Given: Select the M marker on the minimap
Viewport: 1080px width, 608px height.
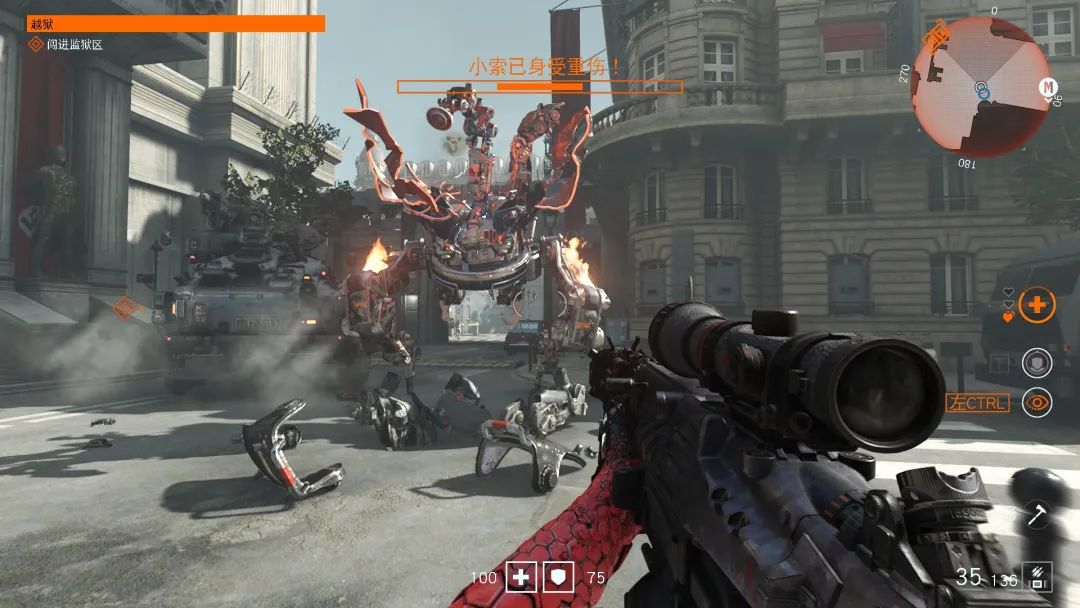Looking at the screenshot, I should pos(1048,87).
